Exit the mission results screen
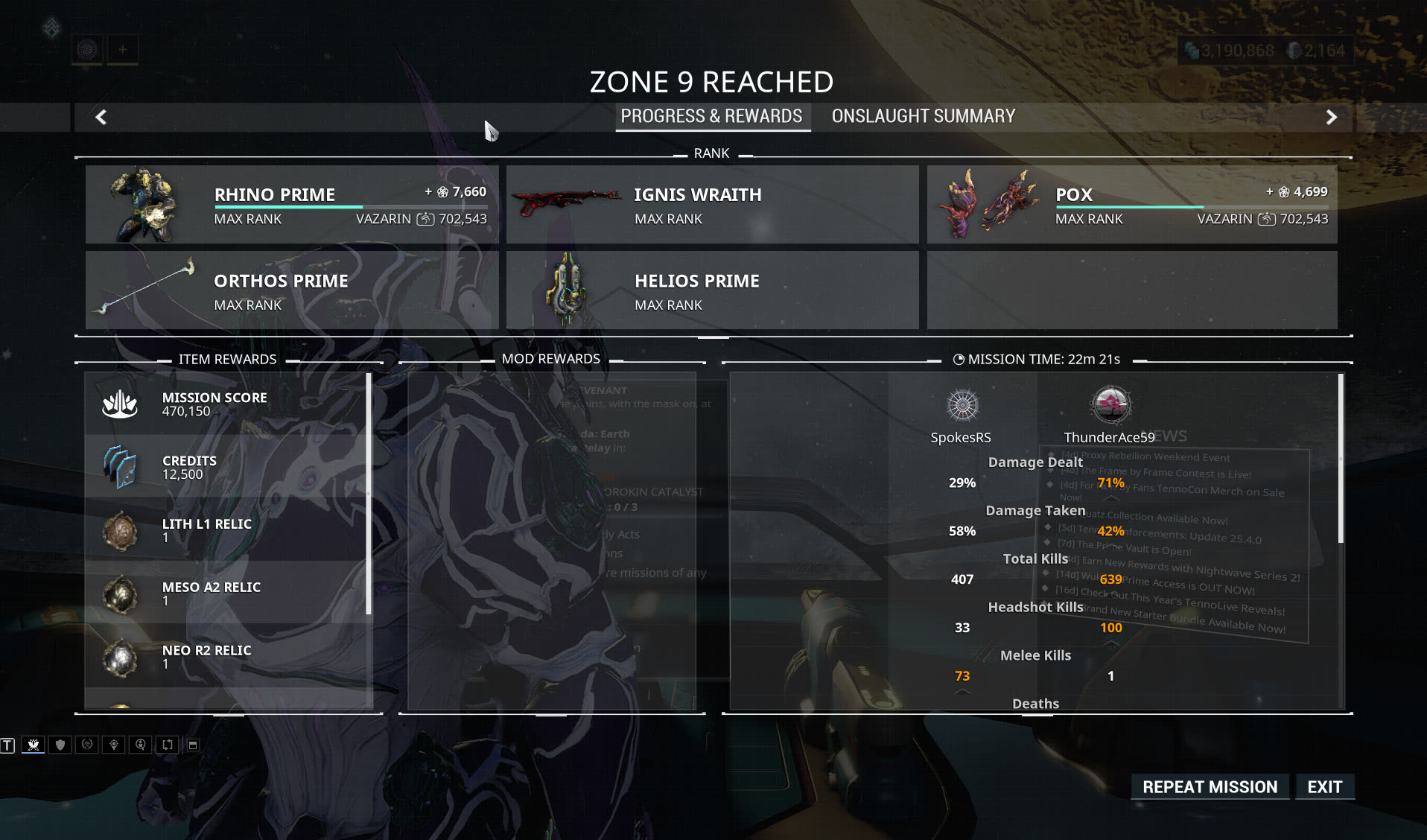This screenshot has height=840, width=1427. tap(1324, 786)
